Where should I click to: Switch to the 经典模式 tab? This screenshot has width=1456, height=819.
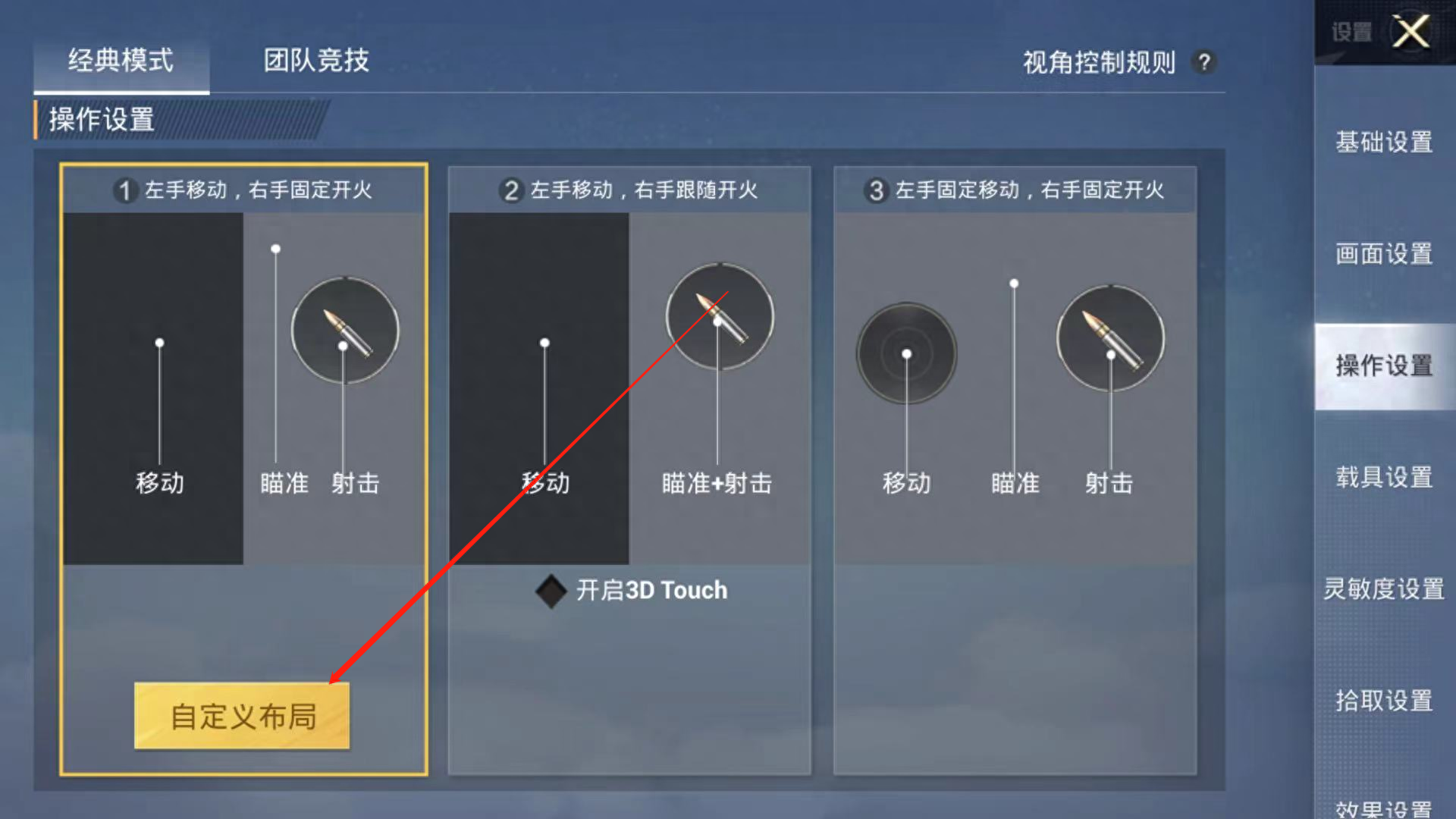[x=121, y=62]
